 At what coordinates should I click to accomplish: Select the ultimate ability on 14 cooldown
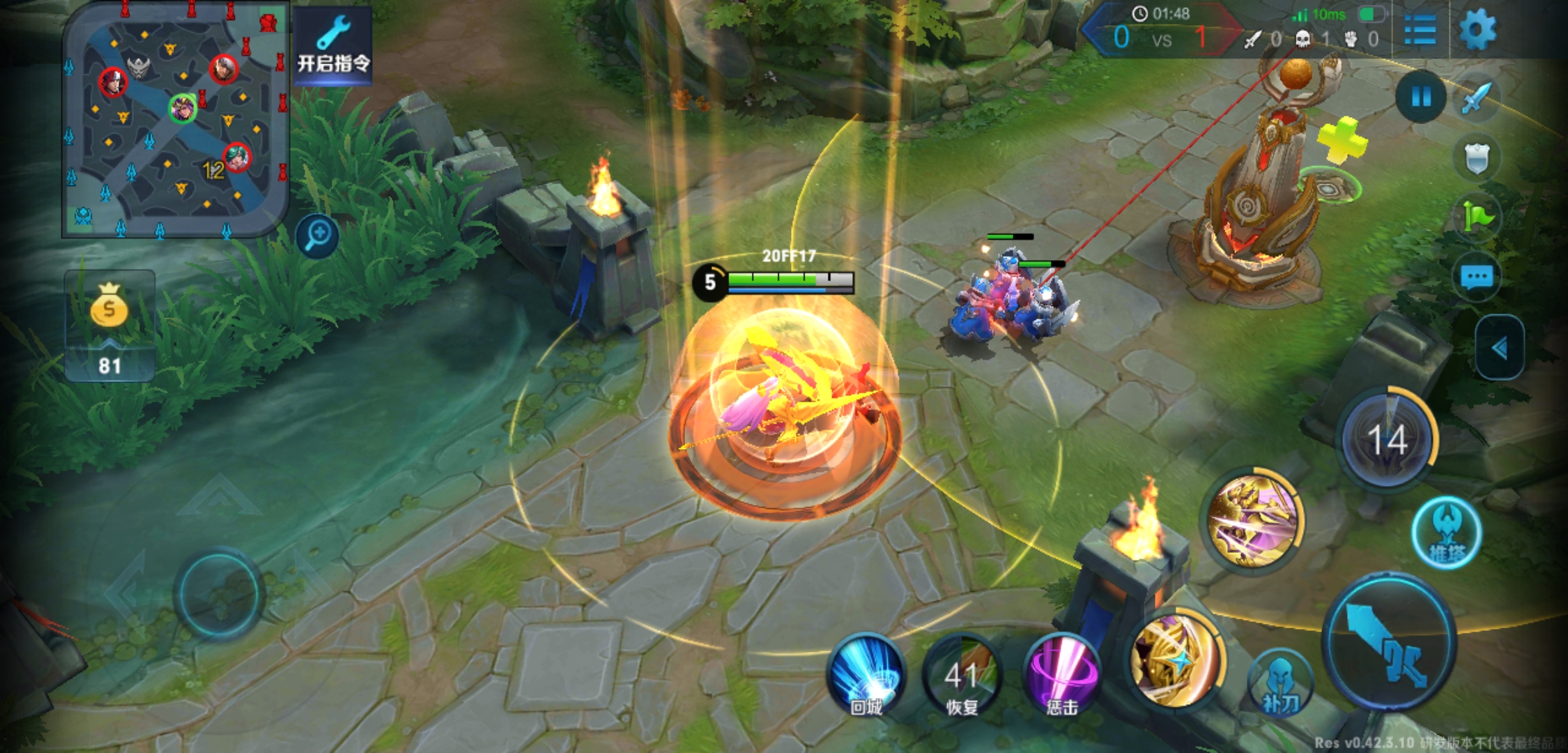tap(1388, 440)
